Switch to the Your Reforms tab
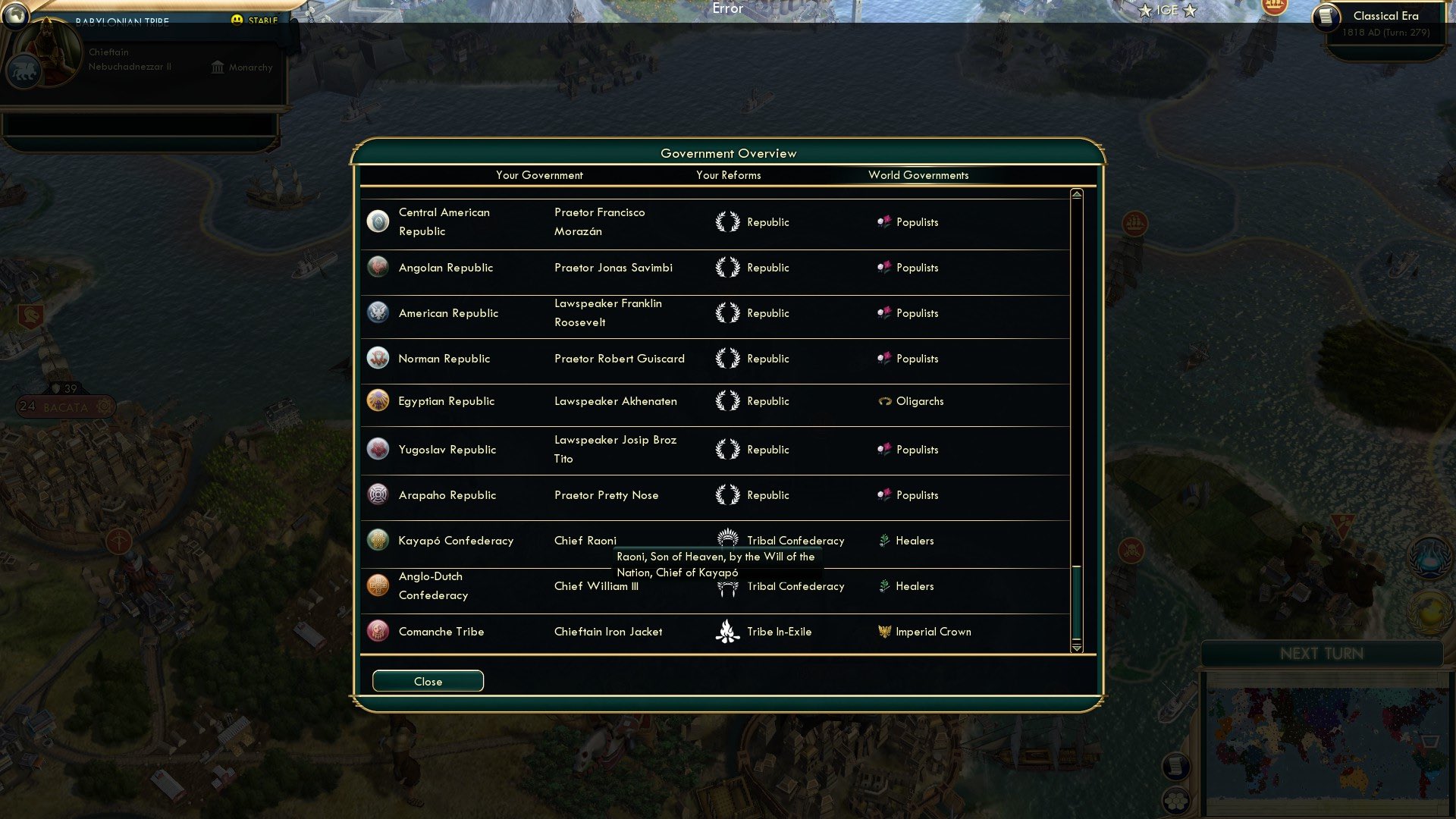Viewport: 1456px width, 819px height. pos(729,175)
